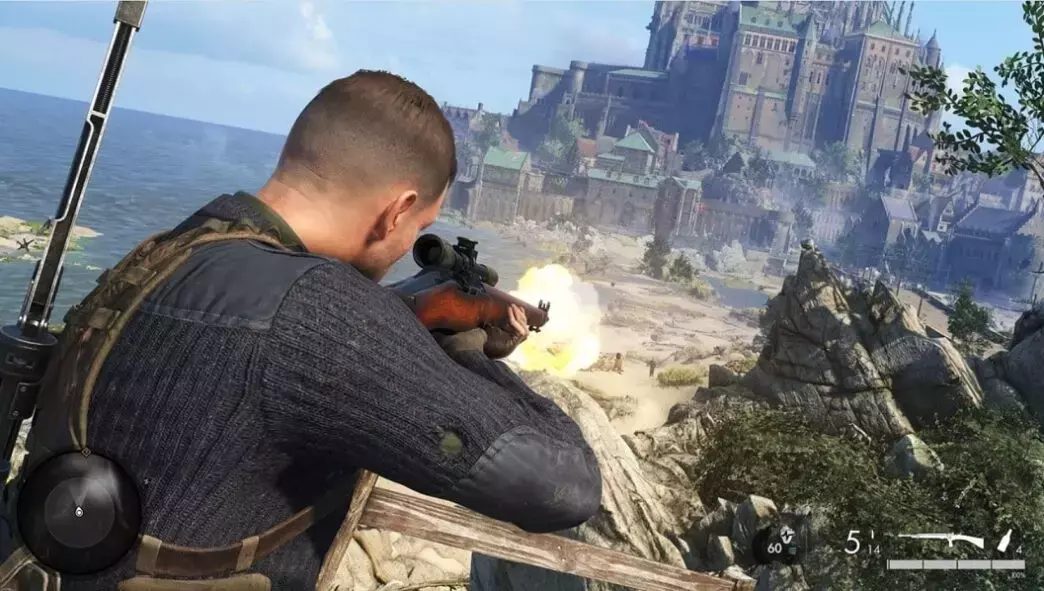Select the rifle weapon icon

(939, 541)
